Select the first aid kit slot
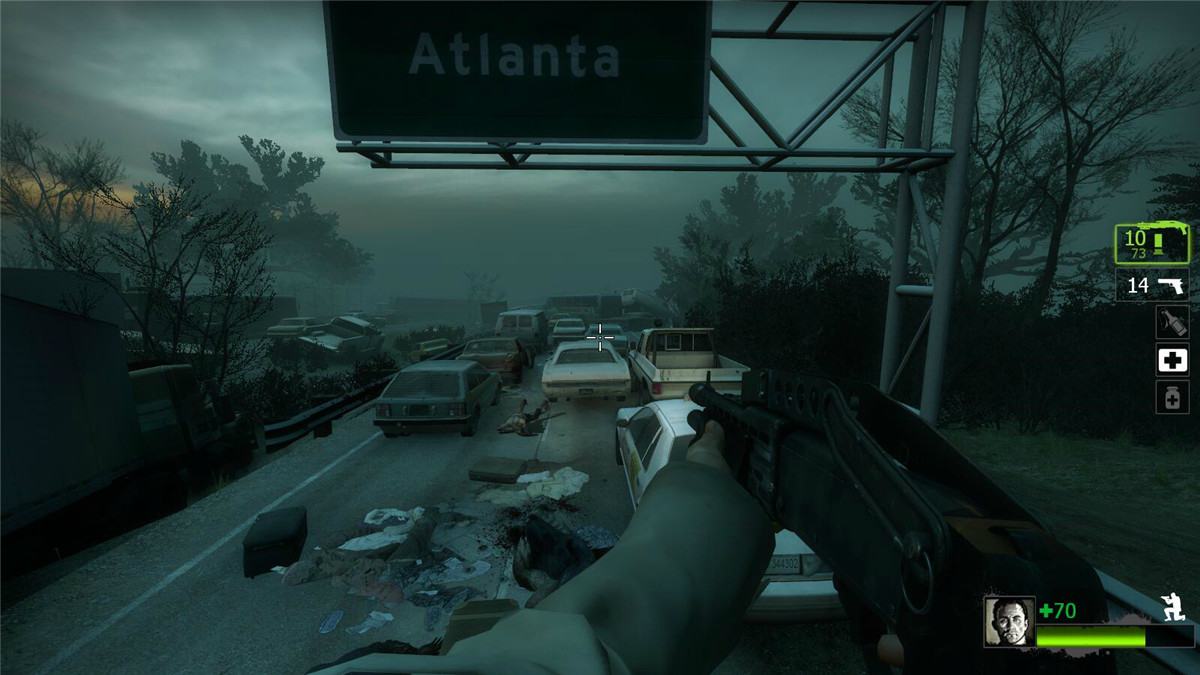1200x675 pixels. (x=1172, y=360)
